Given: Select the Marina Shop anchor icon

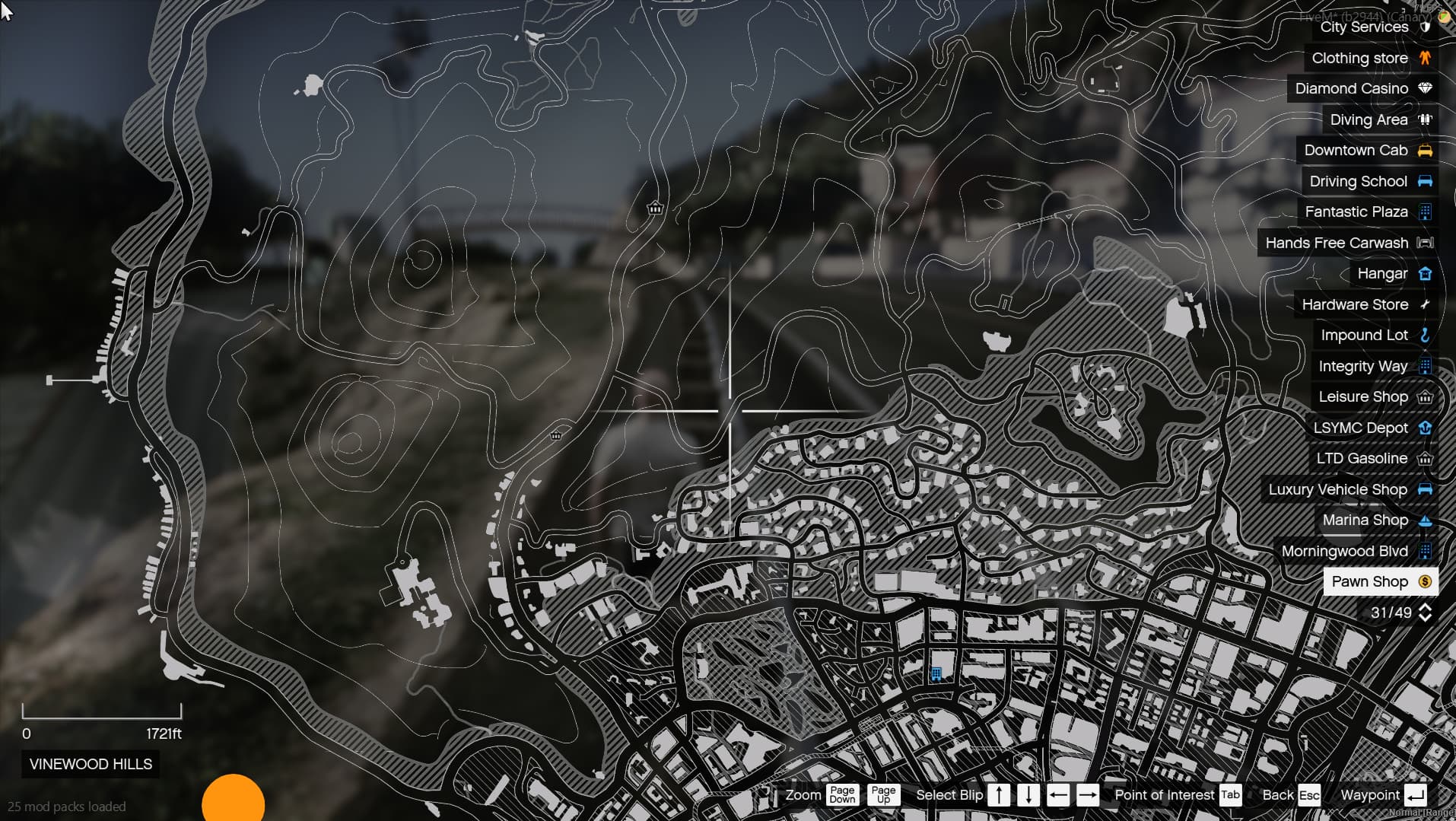Looking at the screenshot, I should [x=1426, y=520].
